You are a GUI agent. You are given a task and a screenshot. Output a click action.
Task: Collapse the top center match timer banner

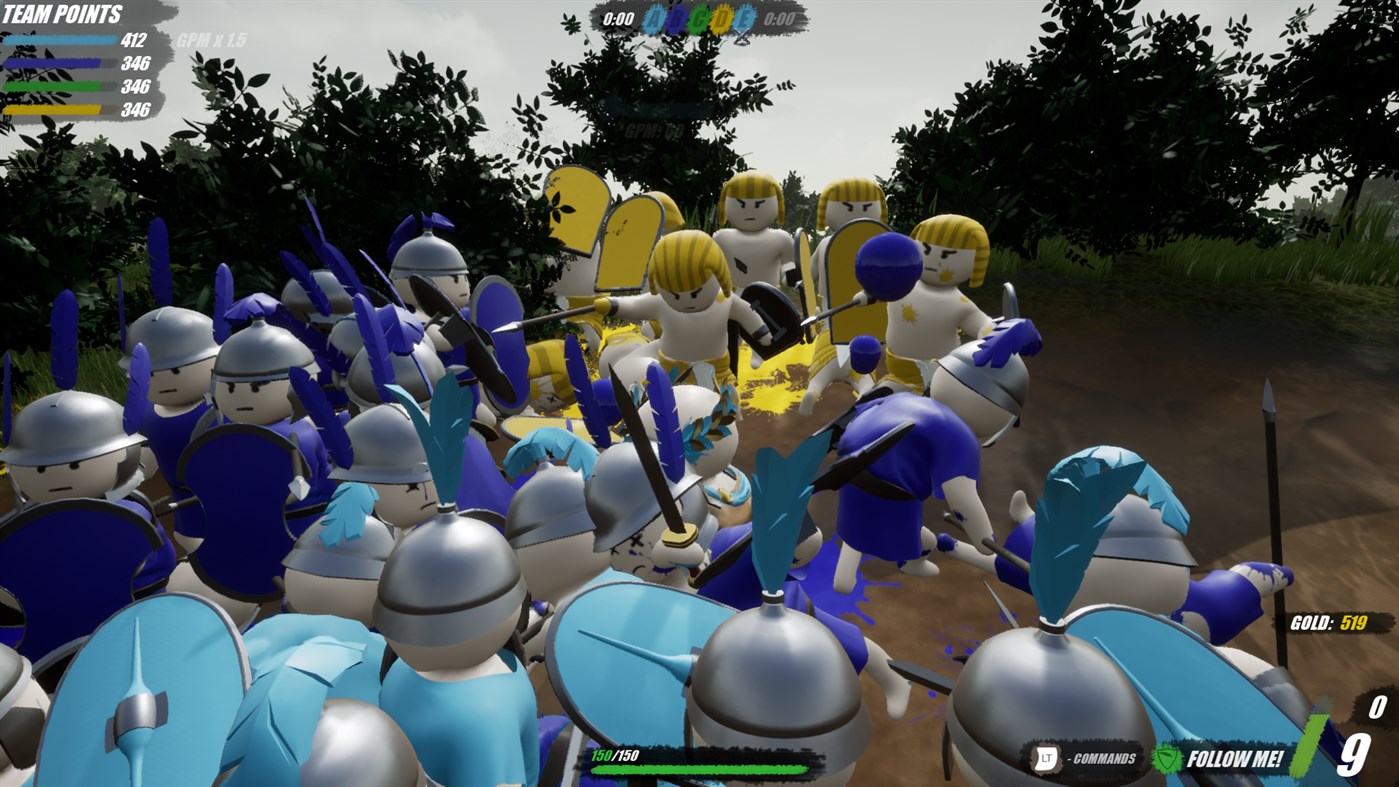(x=700, y=17)
